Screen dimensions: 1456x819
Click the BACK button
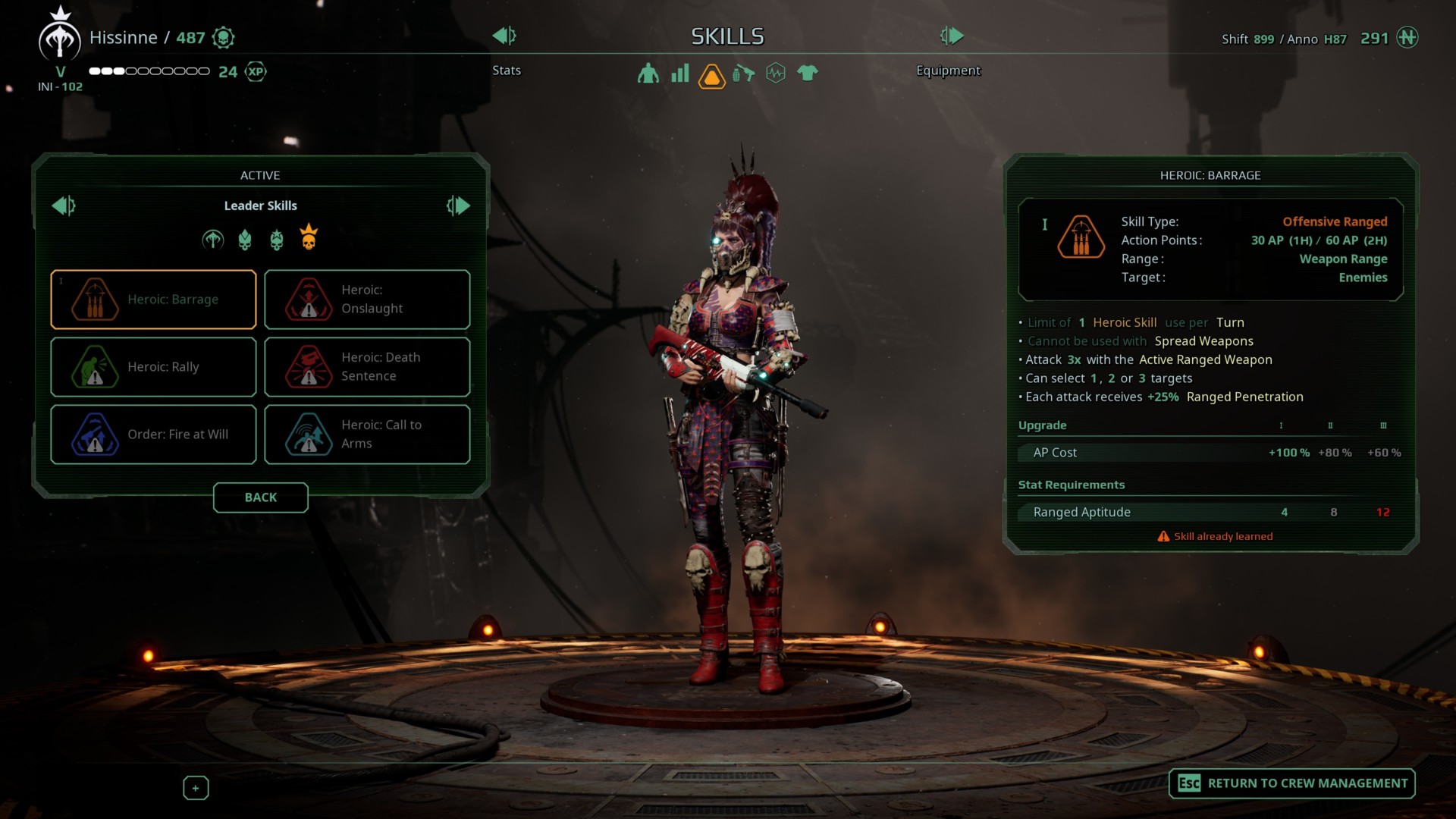pos(260,497)
